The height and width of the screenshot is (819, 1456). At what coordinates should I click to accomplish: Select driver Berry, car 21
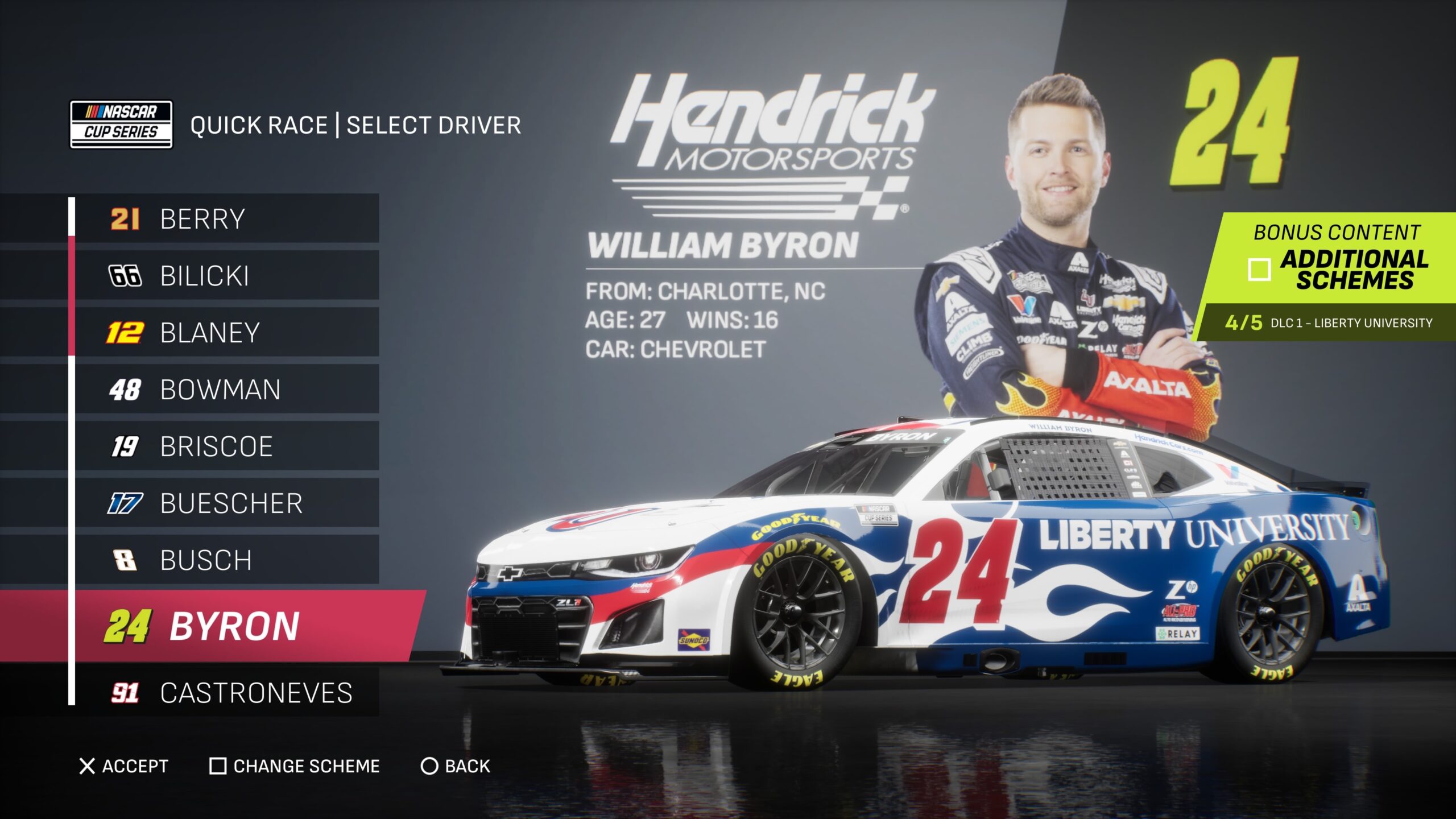click(227, 219)
